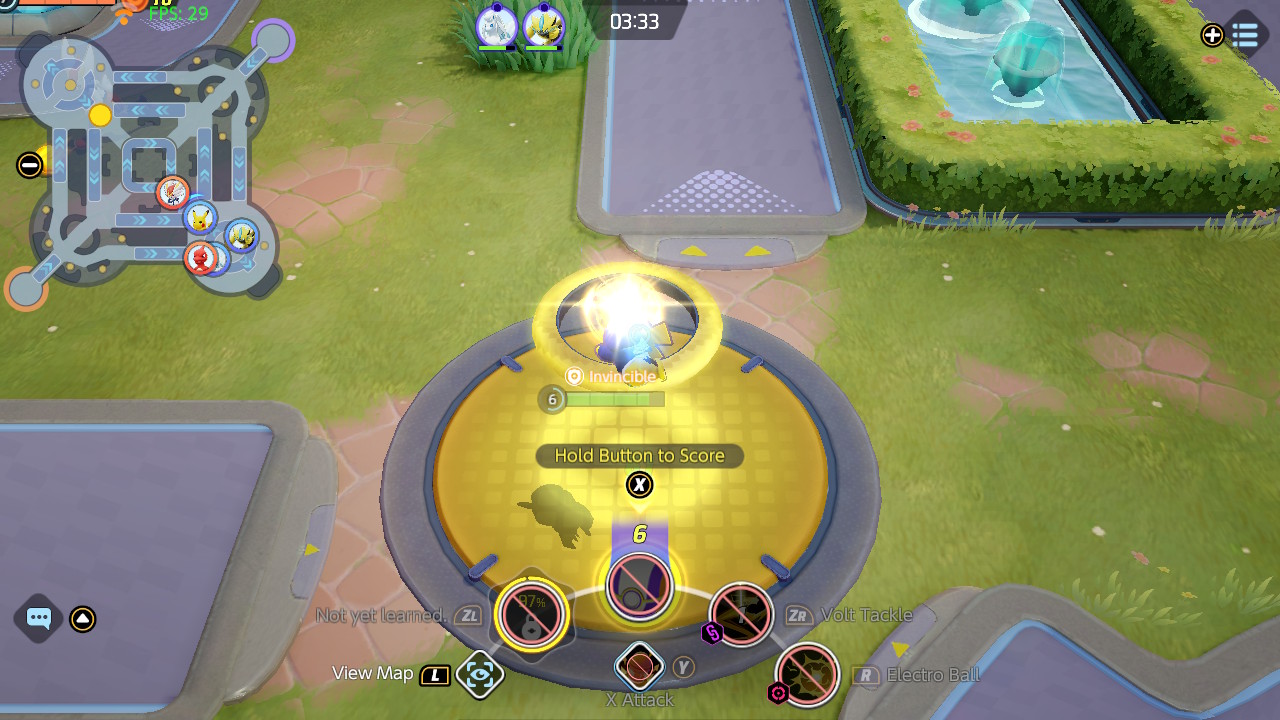Use the Volt Tackle move
1280x720 pixels.
(741, 614)
